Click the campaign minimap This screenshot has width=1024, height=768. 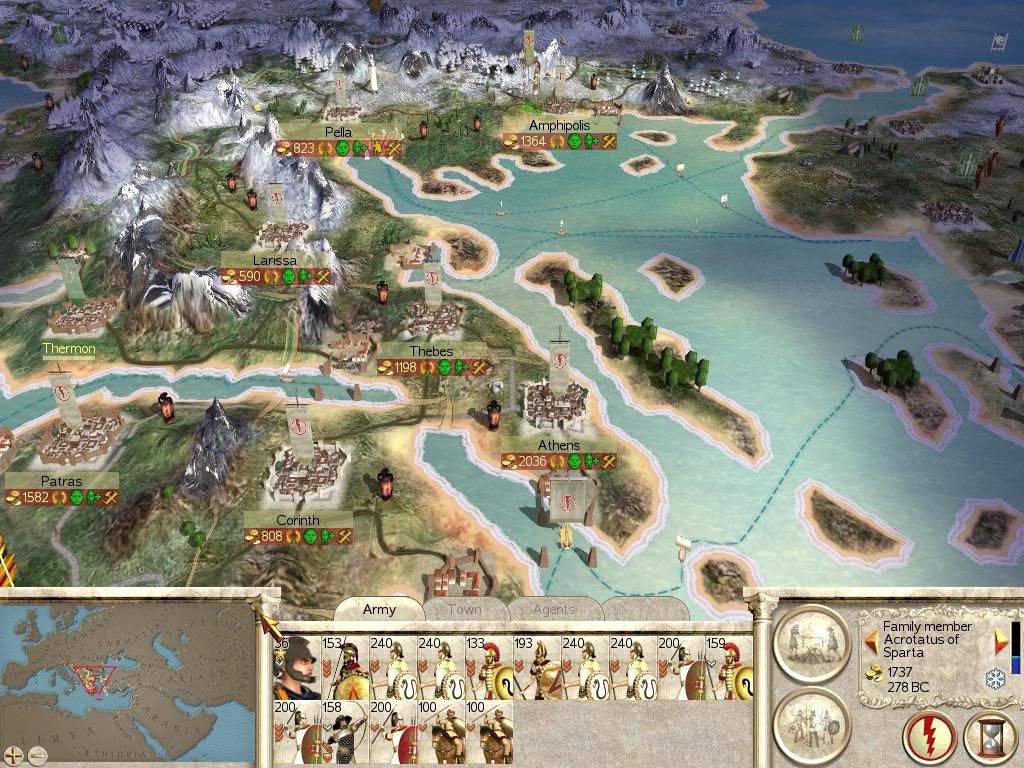128,680
